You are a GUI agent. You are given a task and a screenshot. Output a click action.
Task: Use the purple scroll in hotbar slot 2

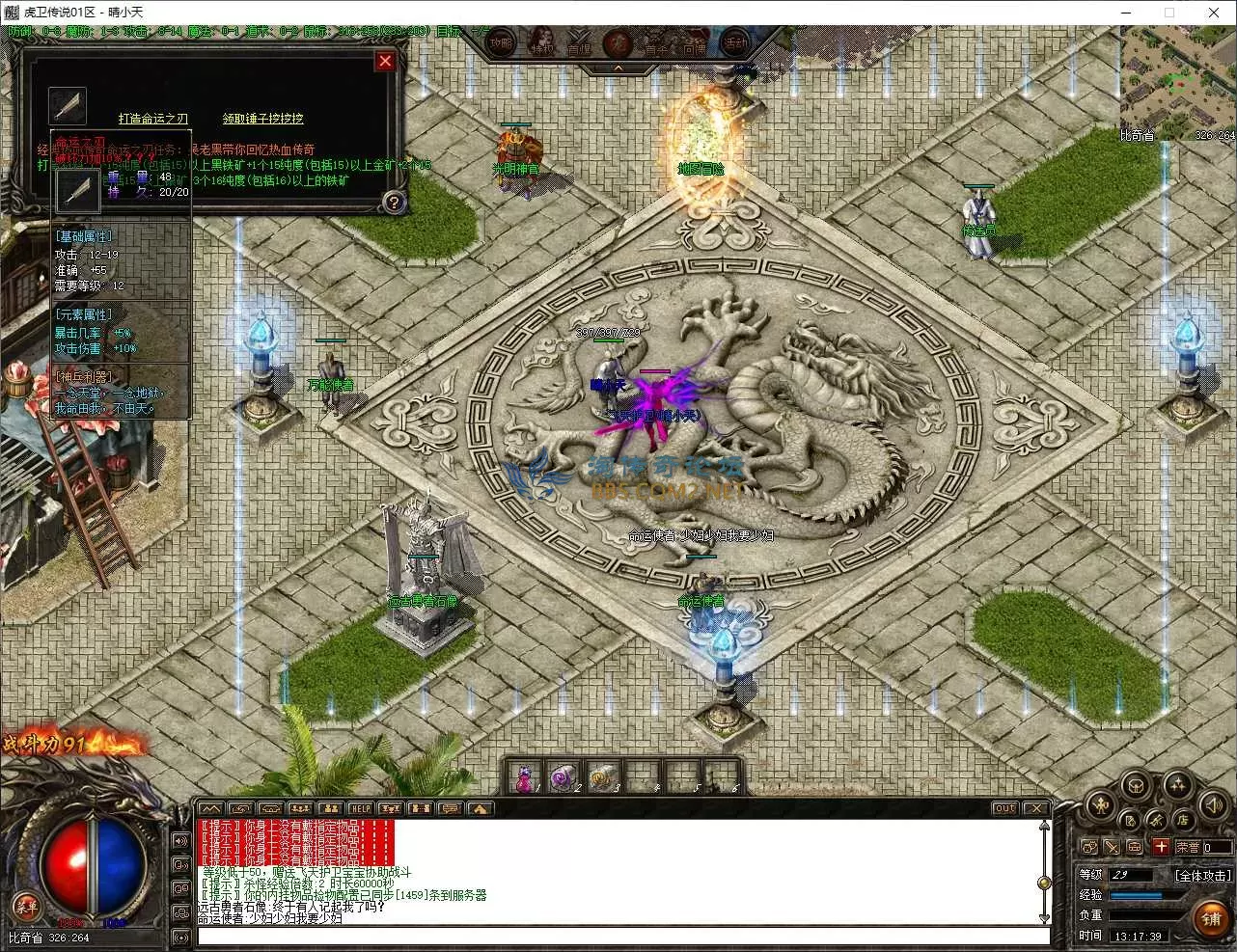coord(563,776)
